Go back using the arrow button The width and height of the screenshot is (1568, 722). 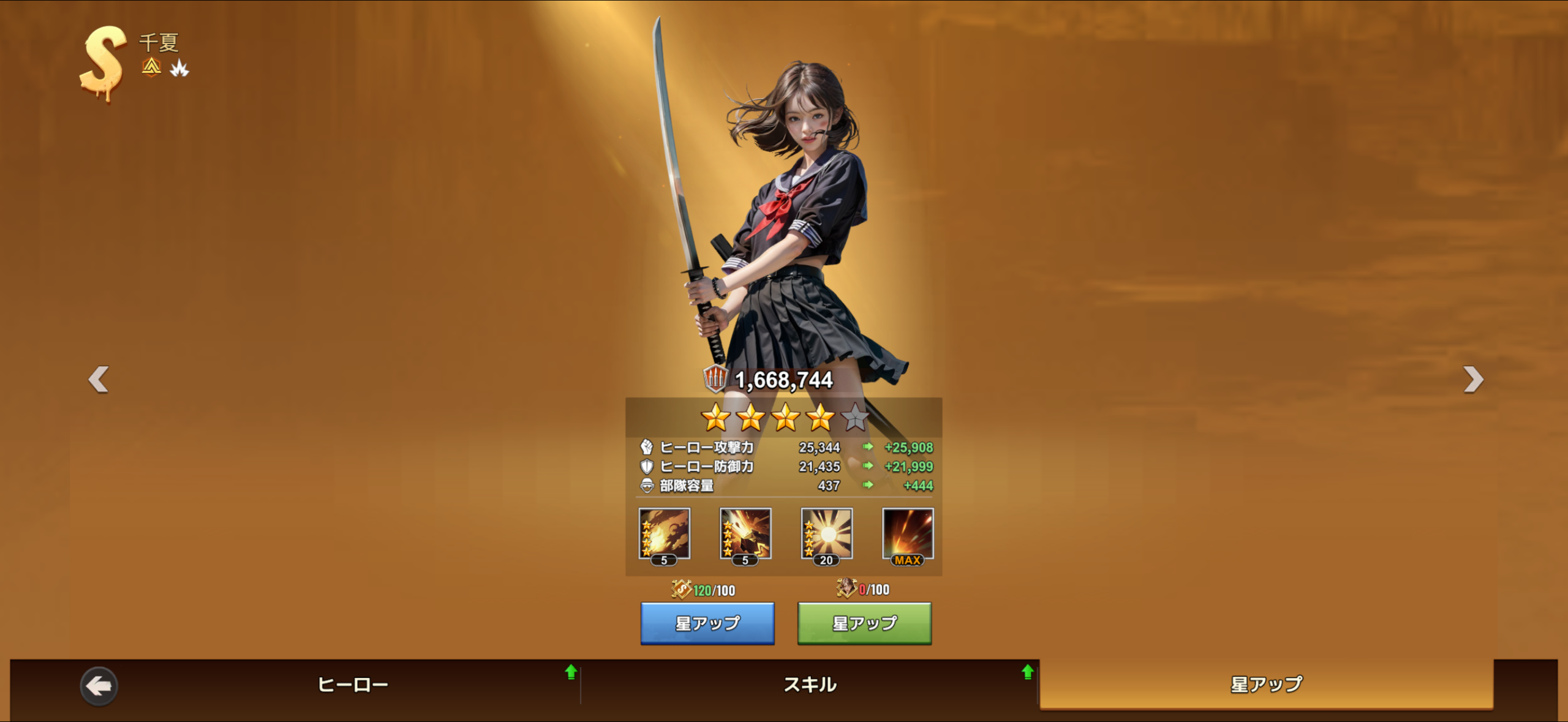coord(99,686)
